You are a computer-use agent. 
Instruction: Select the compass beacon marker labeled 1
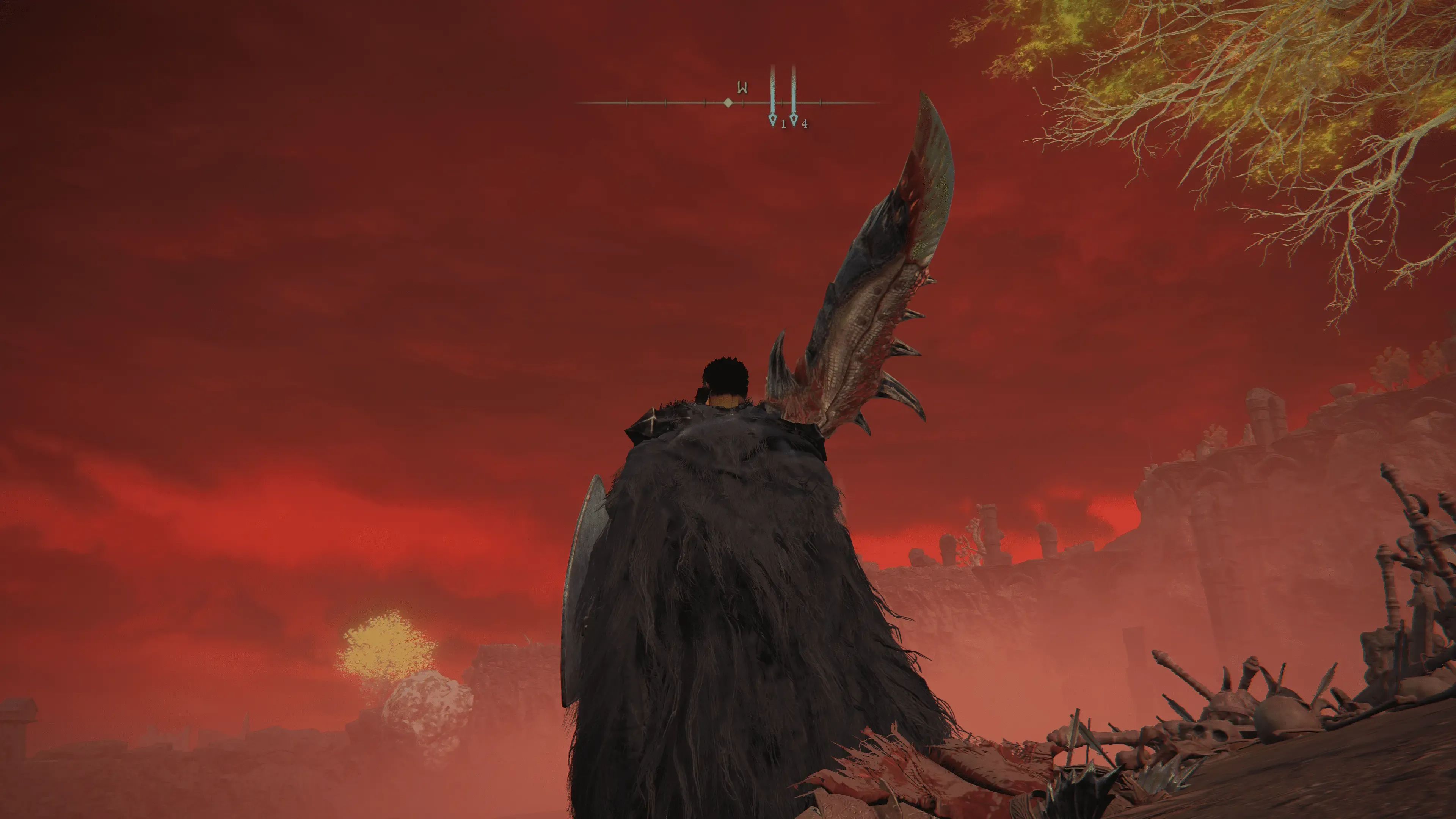pos(773,119)
